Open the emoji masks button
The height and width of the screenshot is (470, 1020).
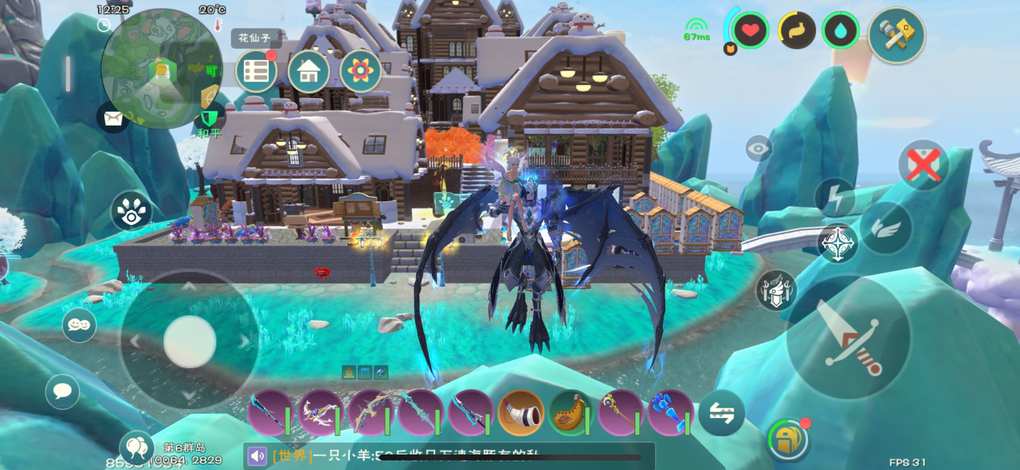point(78,324)
